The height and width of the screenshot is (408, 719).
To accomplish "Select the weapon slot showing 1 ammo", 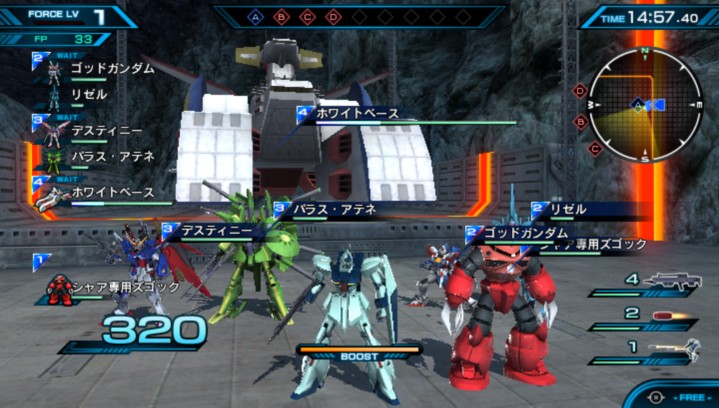I will point(670,349).
